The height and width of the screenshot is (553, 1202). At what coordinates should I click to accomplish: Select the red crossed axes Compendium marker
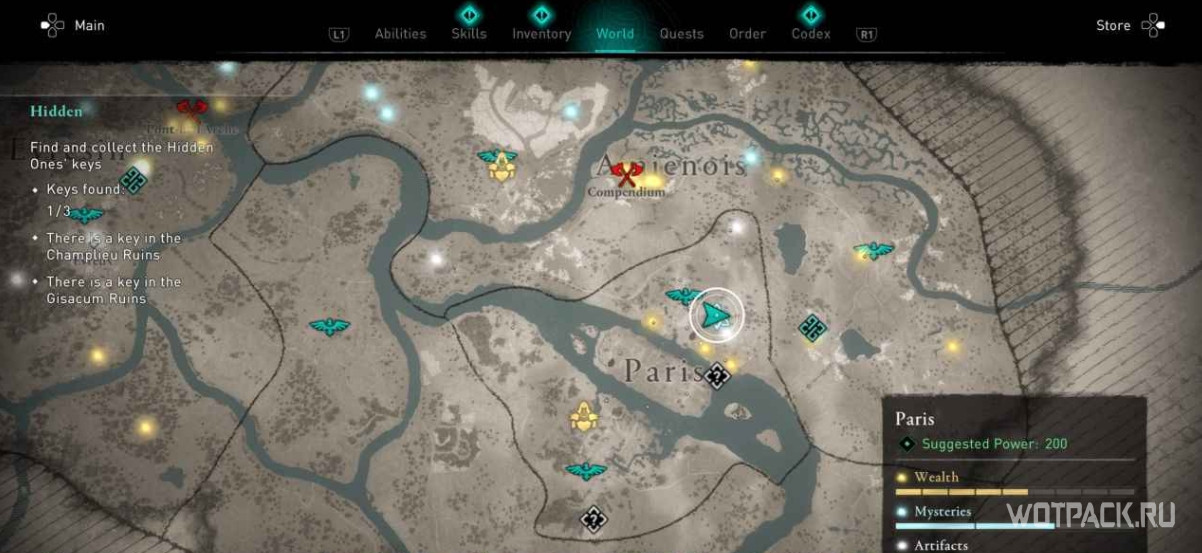pyautogui.click(x=627, y=175)
